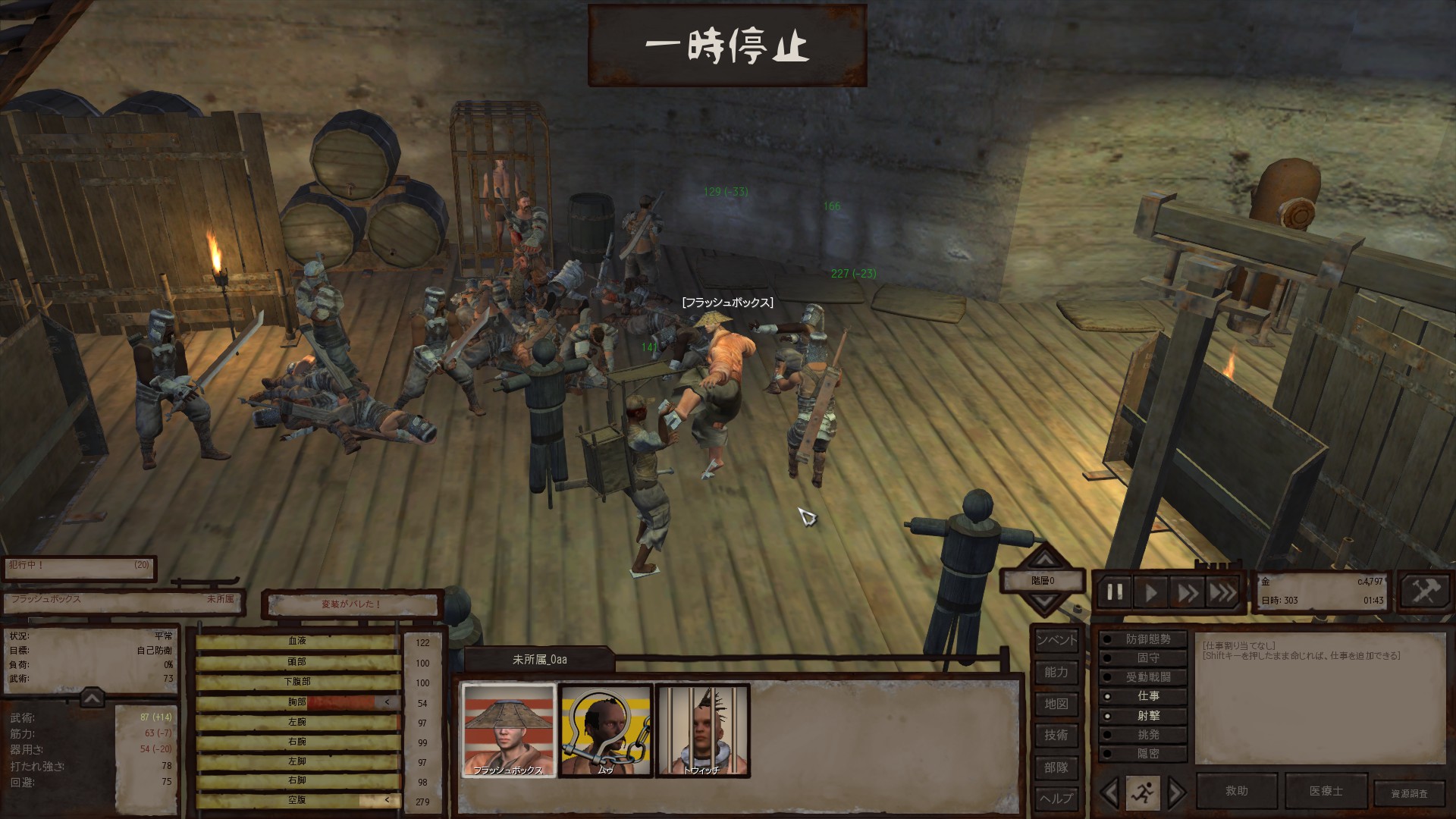Open the 能力 stats panel

[x=1056, y=672]
